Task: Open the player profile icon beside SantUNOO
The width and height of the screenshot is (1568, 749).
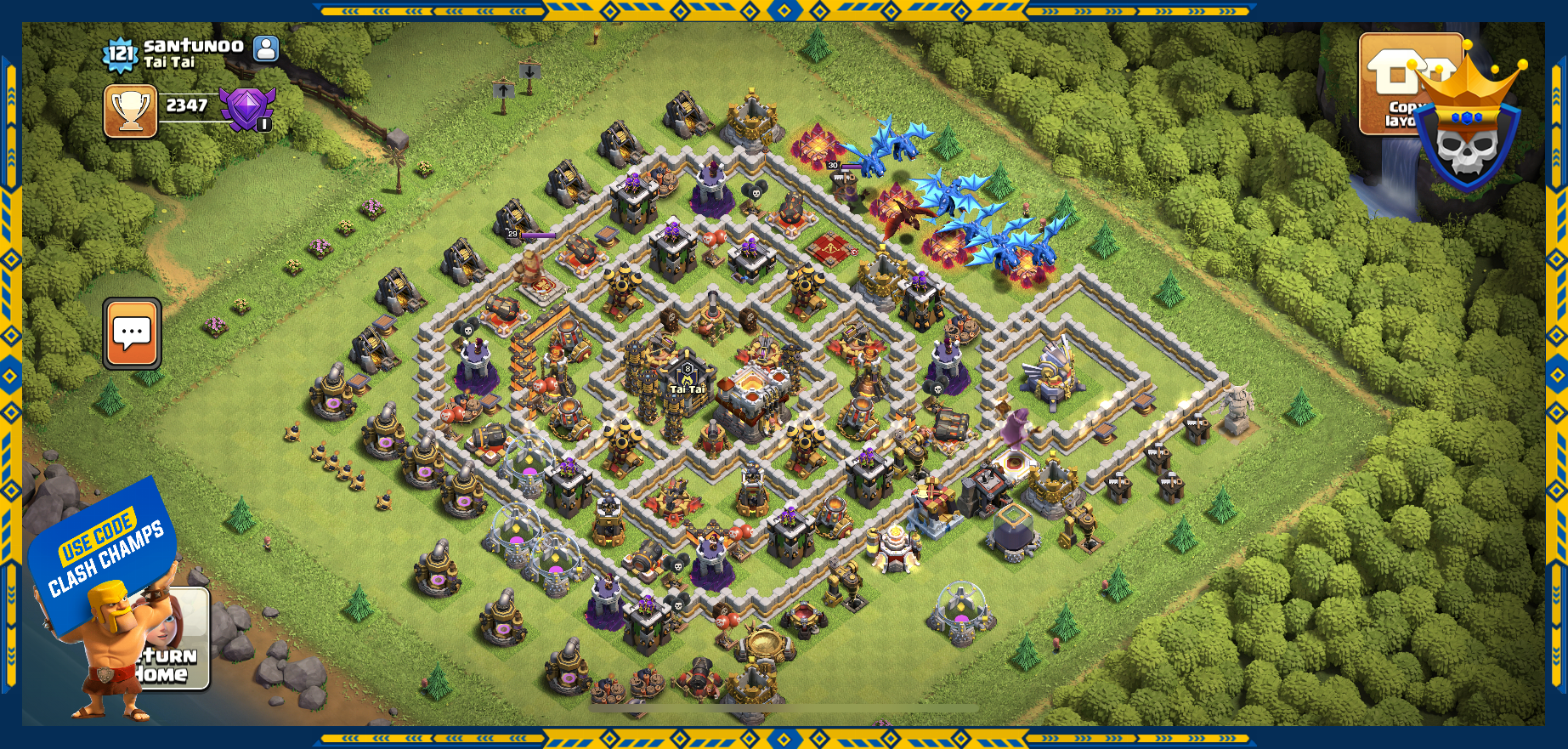Action: (266, 48)
